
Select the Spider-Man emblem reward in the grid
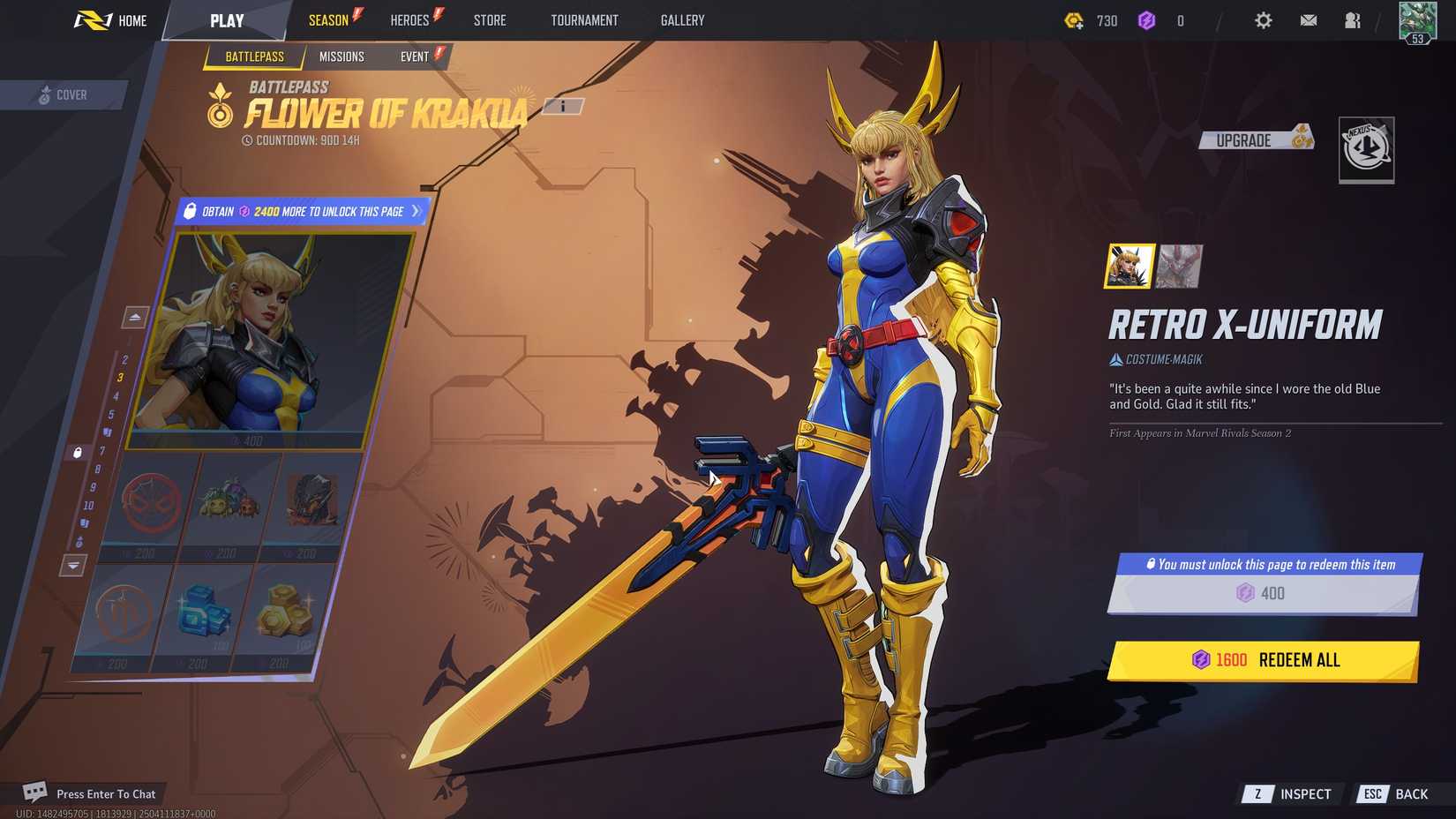pyautogui.click(x=150, y=503)
